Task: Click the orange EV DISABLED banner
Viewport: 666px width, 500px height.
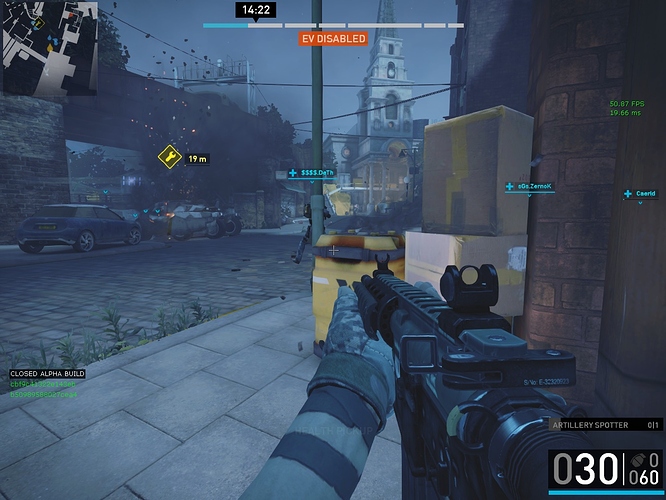Action: (333, 39)
